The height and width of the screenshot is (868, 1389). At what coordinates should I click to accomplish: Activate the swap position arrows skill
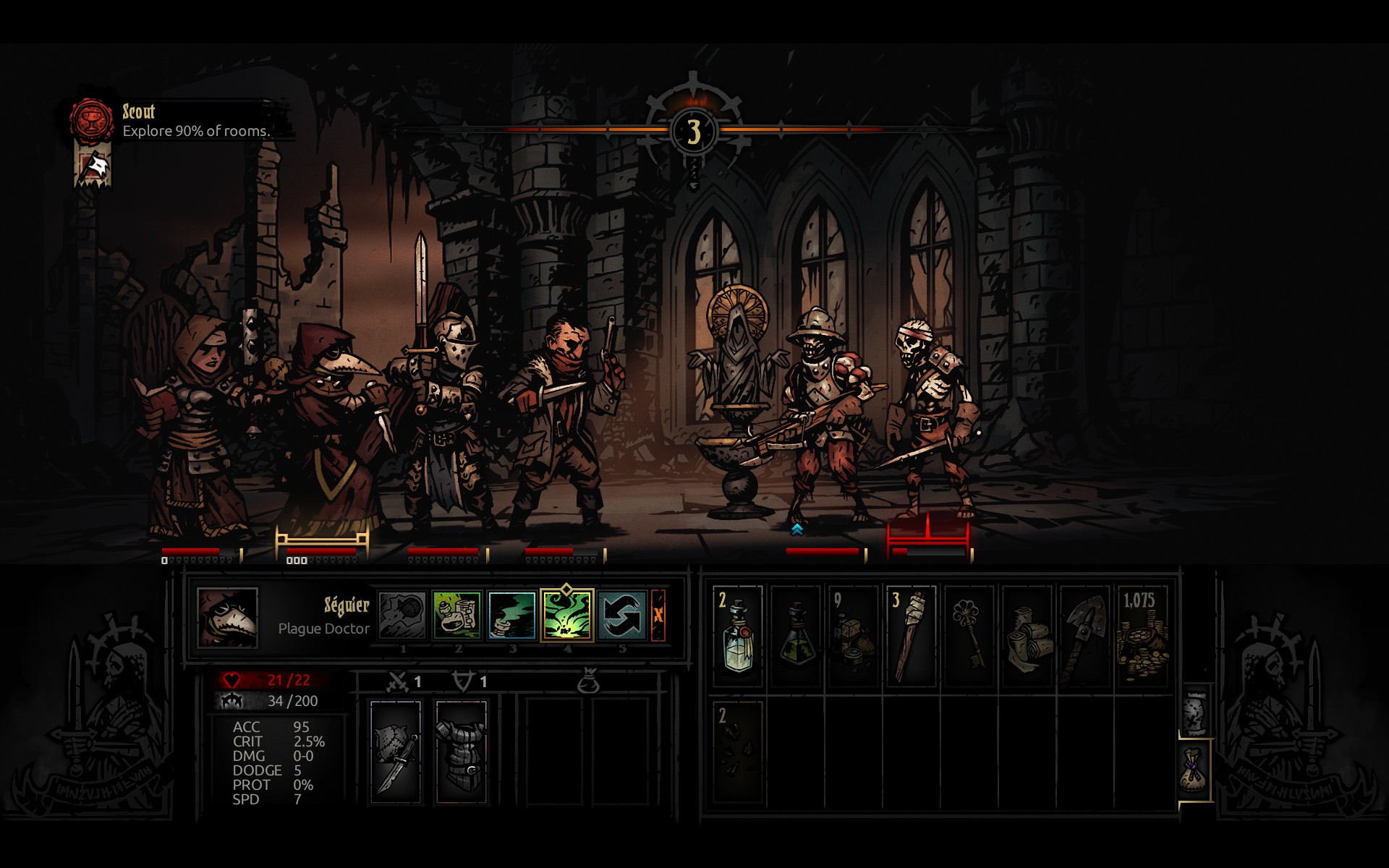pyautogui.click(x=621, y=615)
